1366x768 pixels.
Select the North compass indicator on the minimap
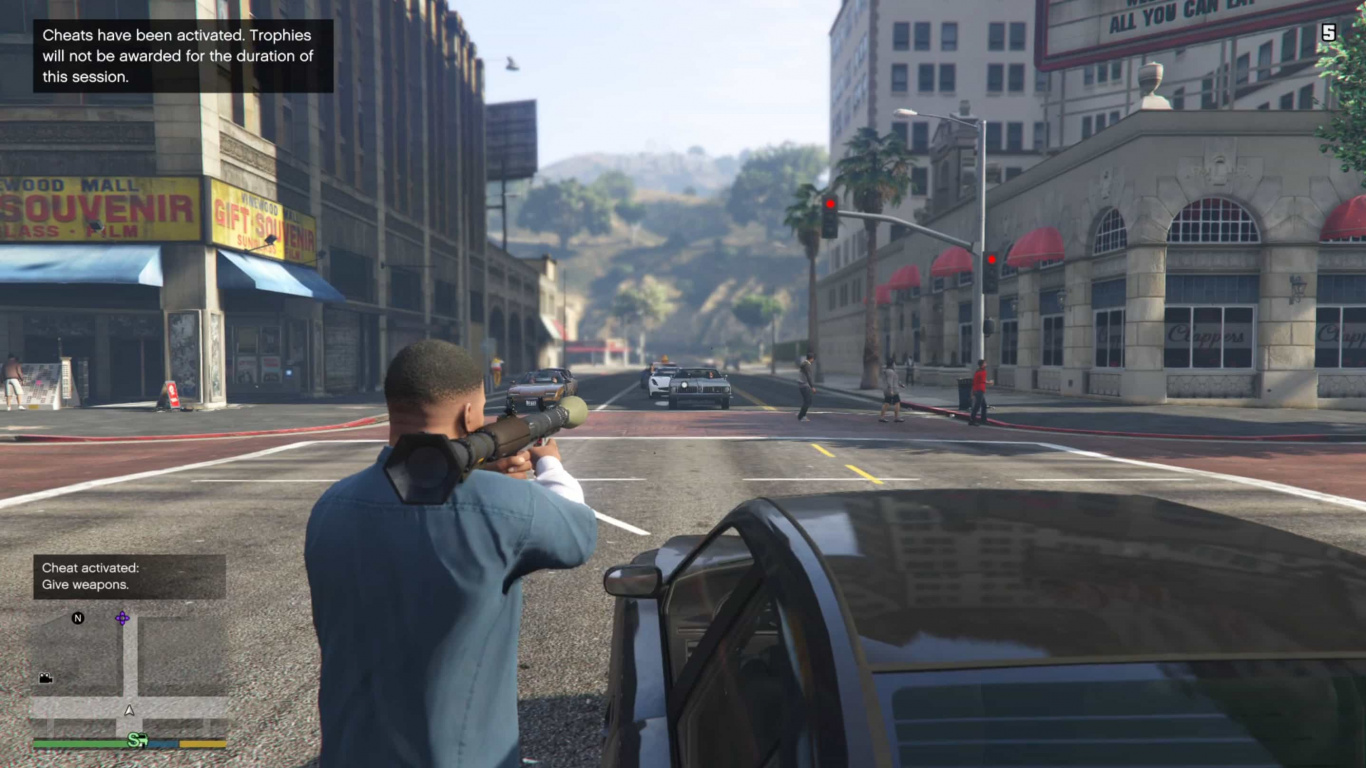click(x=79, y=618)
